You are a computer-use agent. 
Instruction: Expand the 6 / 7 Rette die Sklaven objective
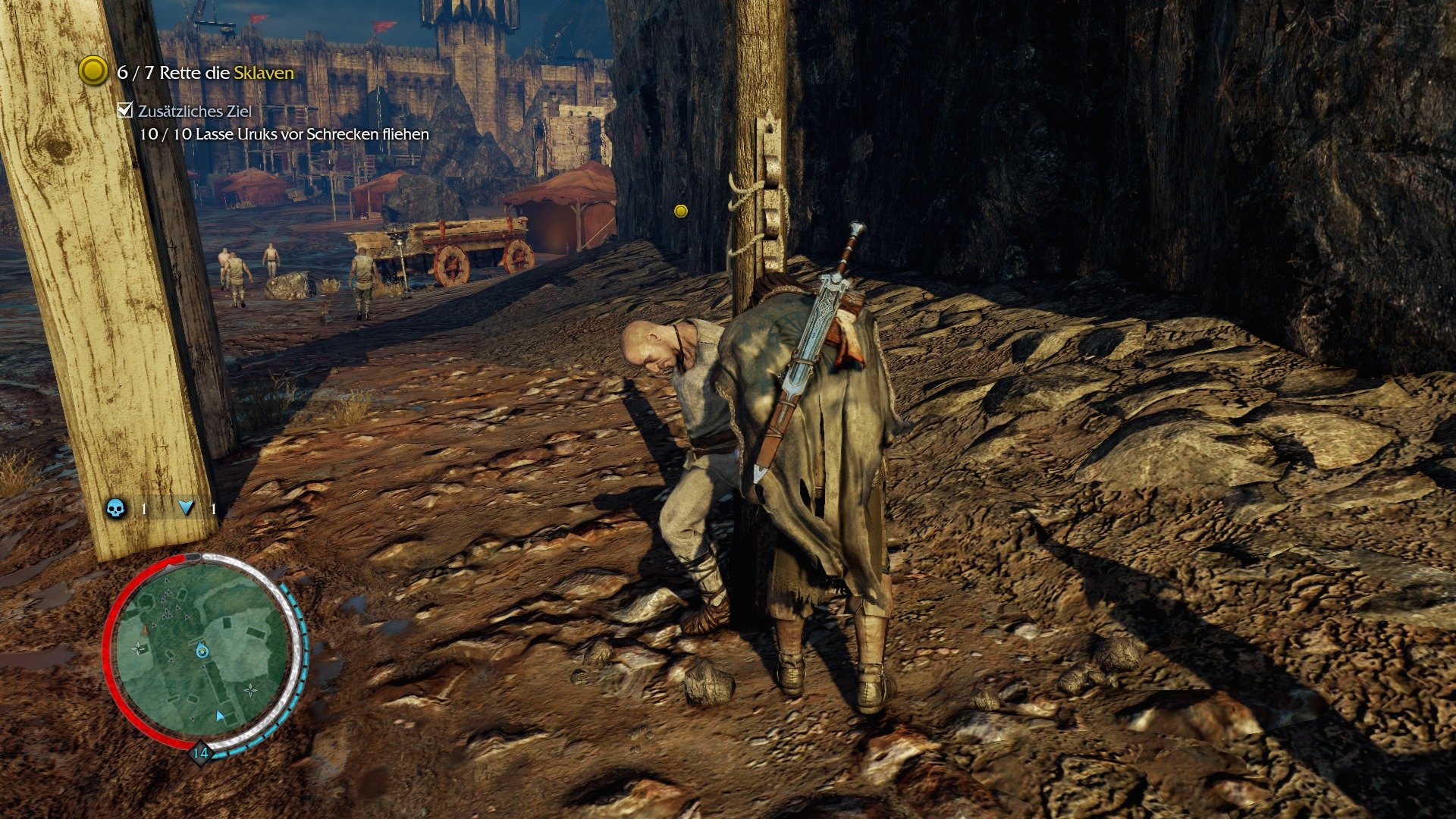(205, 74)
